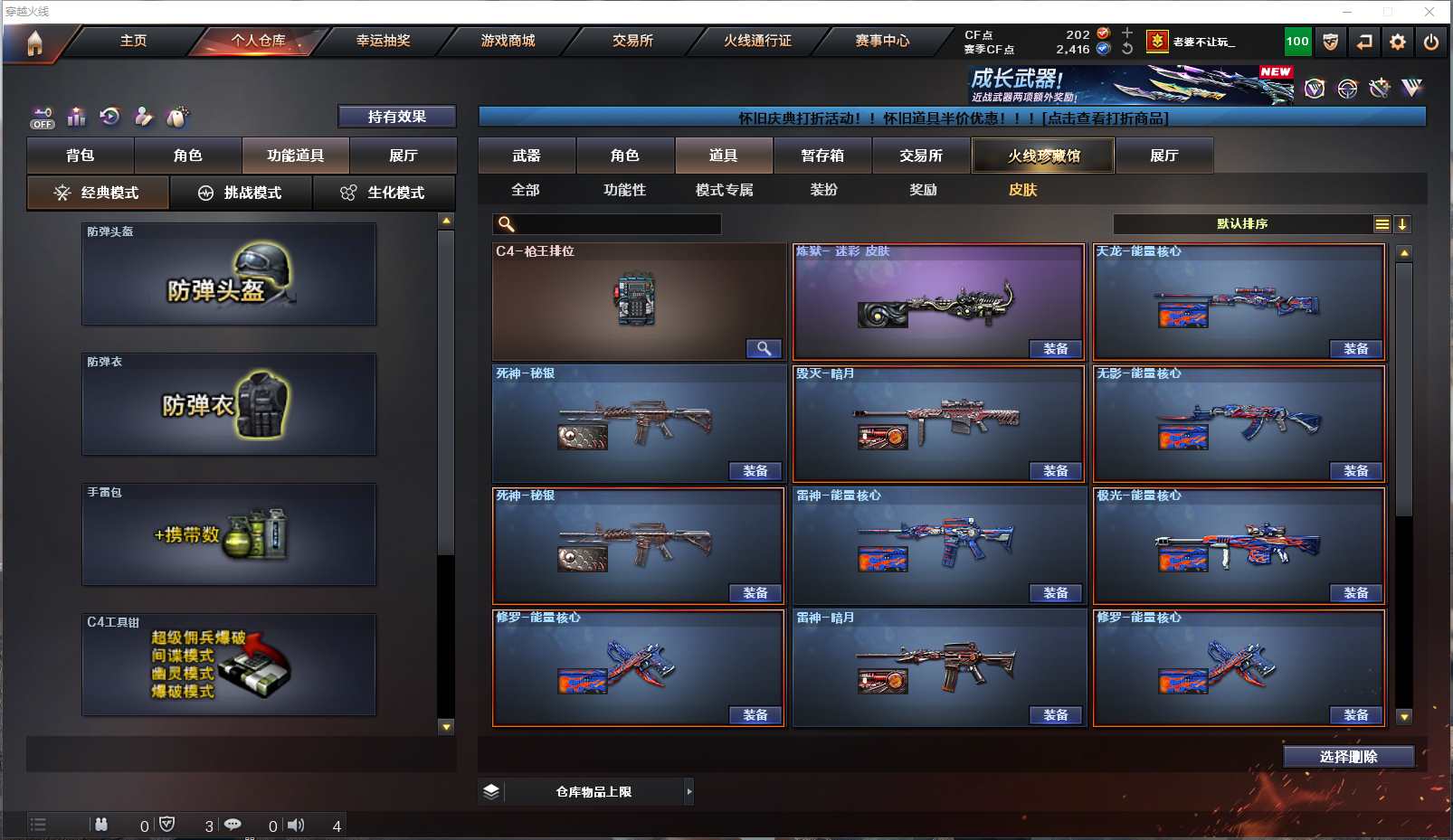Image resolution: width=1453 pixels, height=840 pixels.
Task: Click the warehouse search input field
Action: pyautogui.click(x=617, y=224)
